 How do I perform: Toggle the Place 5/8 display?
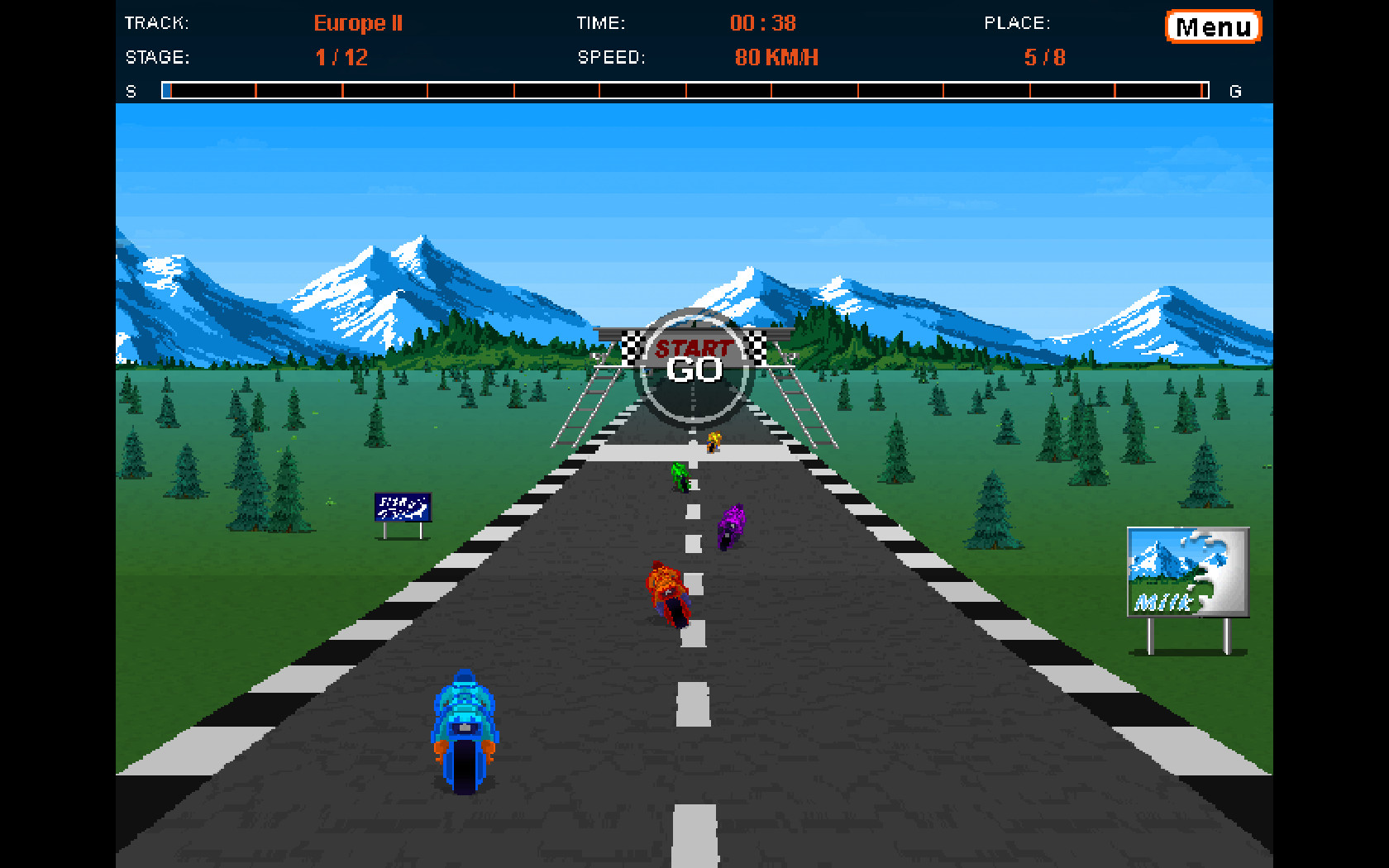[x=1044, y=58]
